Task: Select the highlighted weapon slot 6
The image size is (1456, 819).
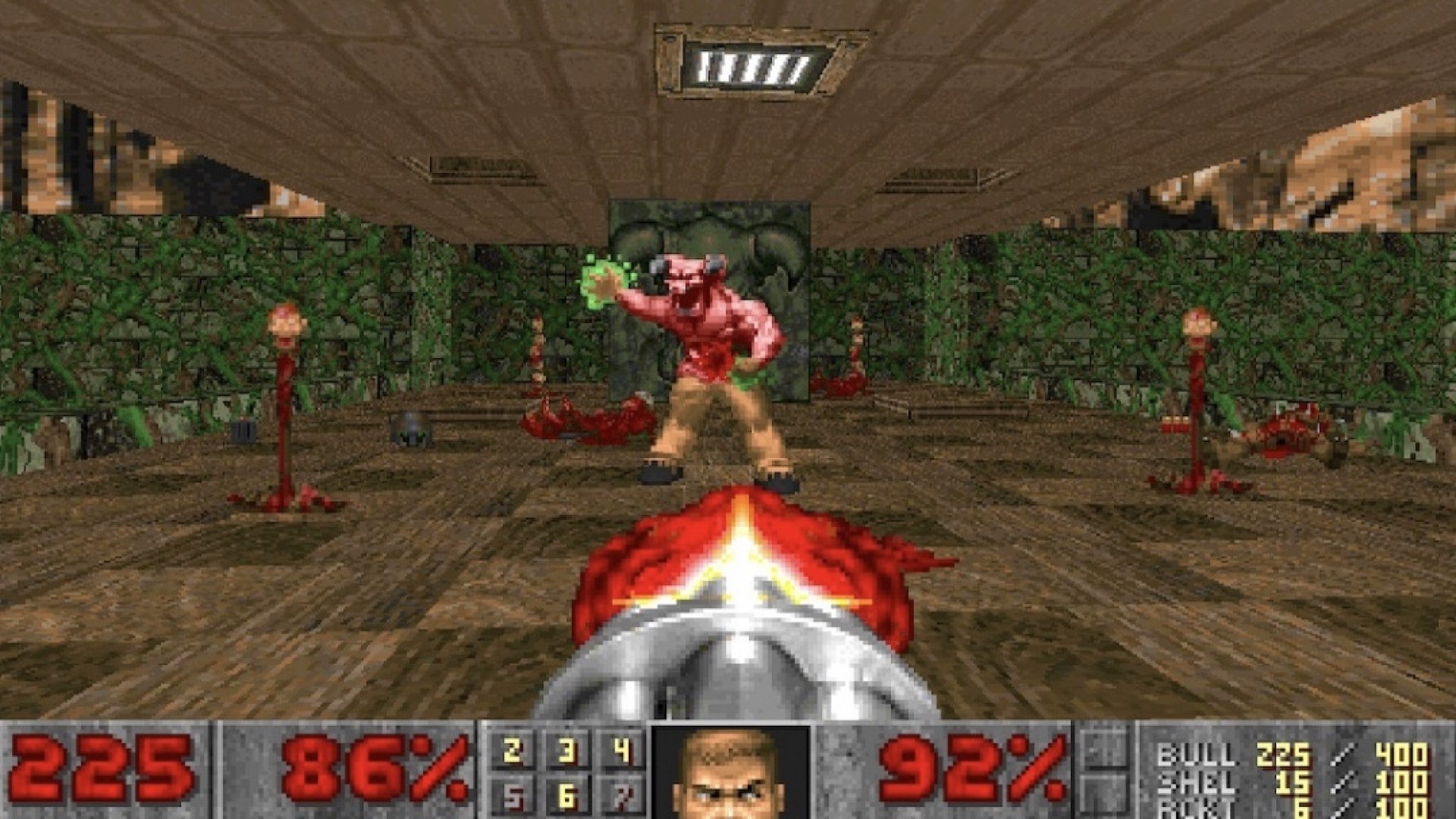Action: pyautogui.click(x=566, y=796)
